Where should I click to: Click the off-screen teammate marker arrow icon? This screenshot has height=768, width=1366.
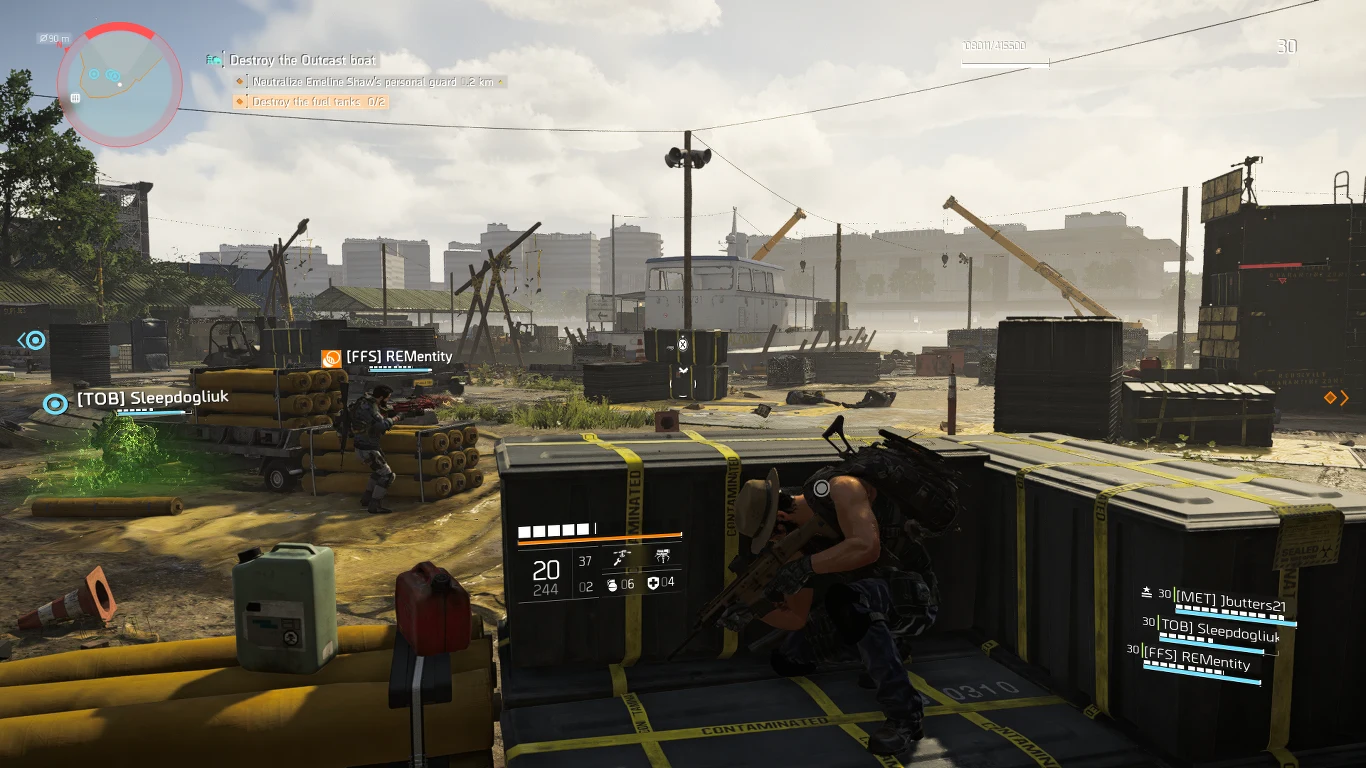22,340
